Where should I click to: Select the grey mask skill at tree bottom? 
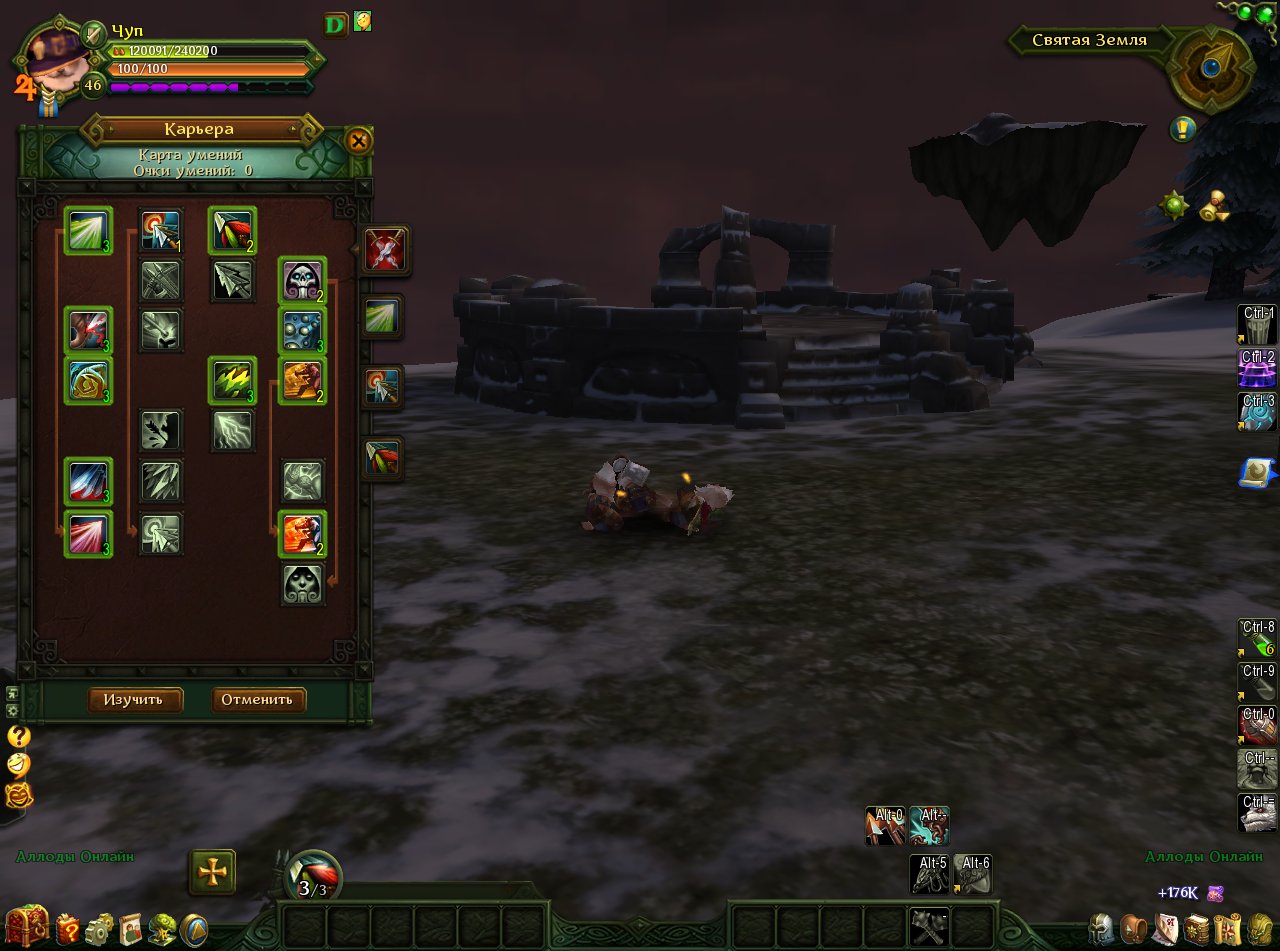click(x=302, y=583)
